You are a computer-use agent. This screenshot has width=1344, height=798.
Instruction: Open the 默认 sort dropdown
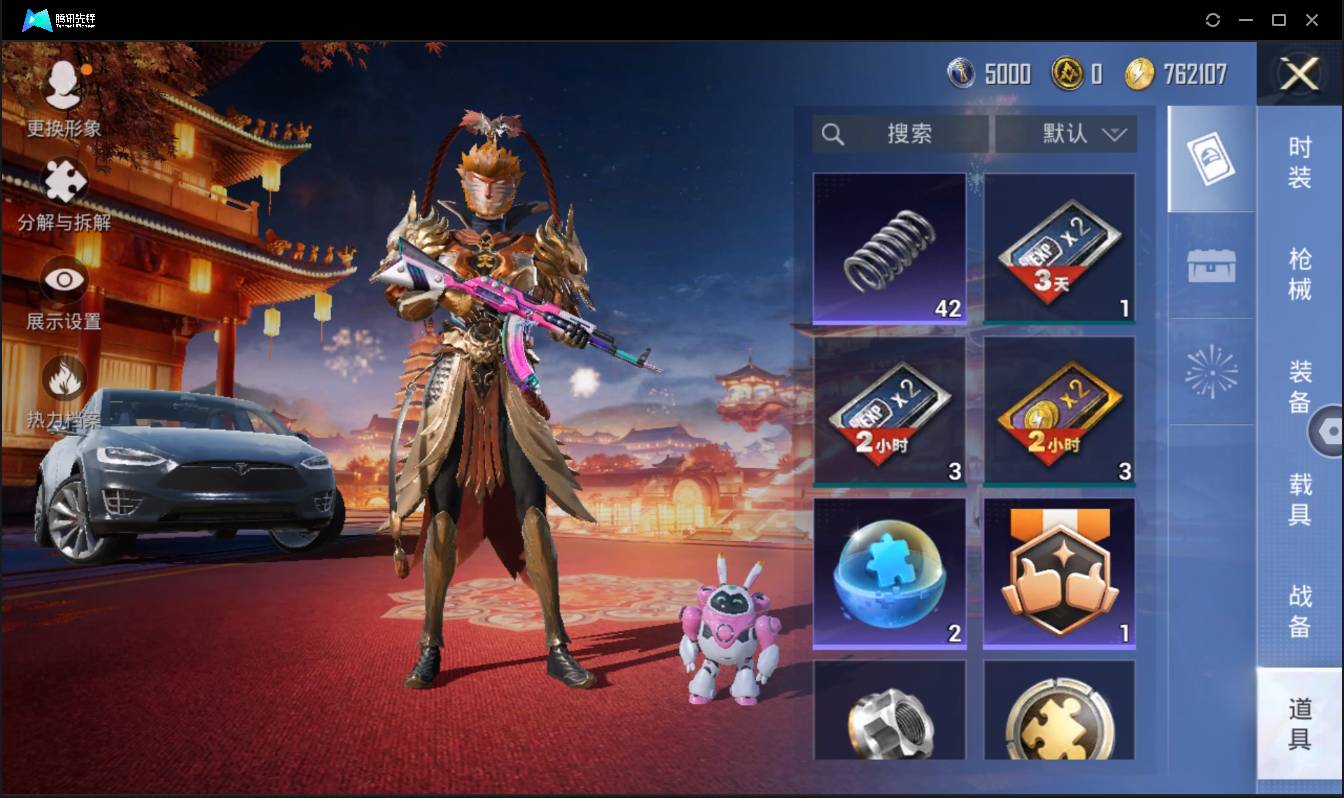click(x=1066, y=134)
